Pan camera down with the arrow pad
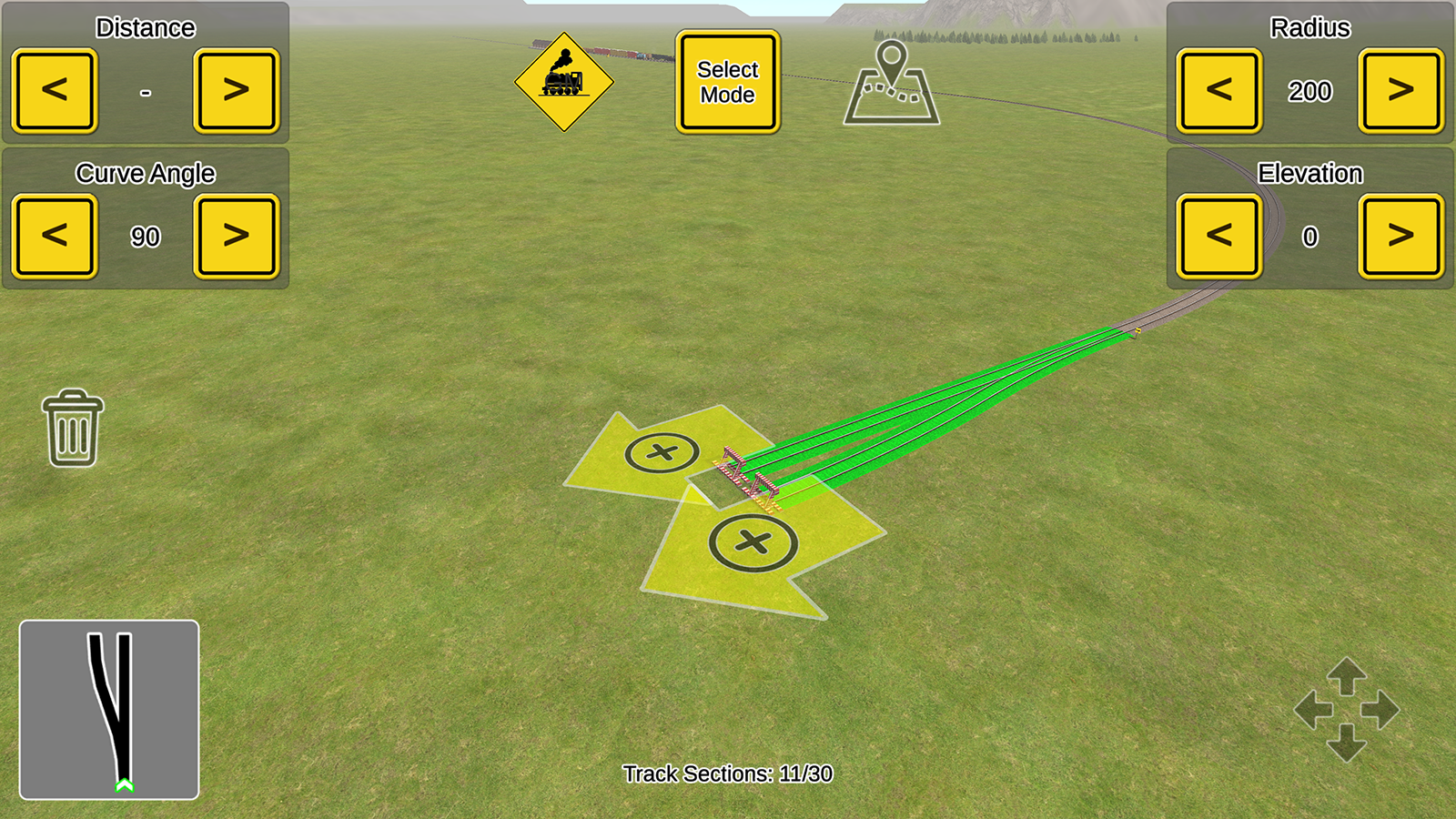1456x819 pixels. pyautogui.click(x=1348, y=743)
